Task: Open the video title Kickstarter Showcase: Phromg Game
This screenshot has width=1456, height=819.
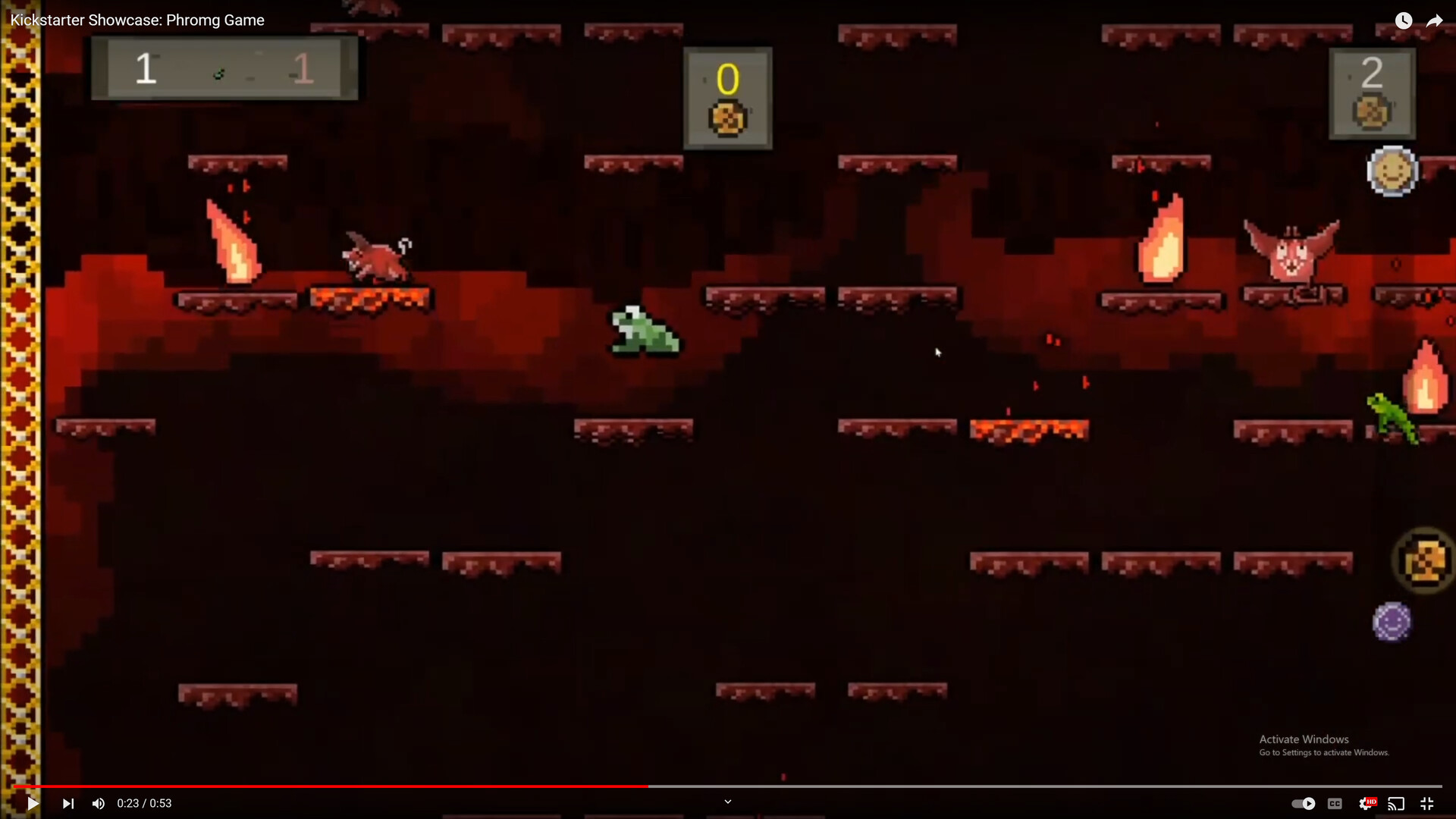Action: [x=136, y=20]
